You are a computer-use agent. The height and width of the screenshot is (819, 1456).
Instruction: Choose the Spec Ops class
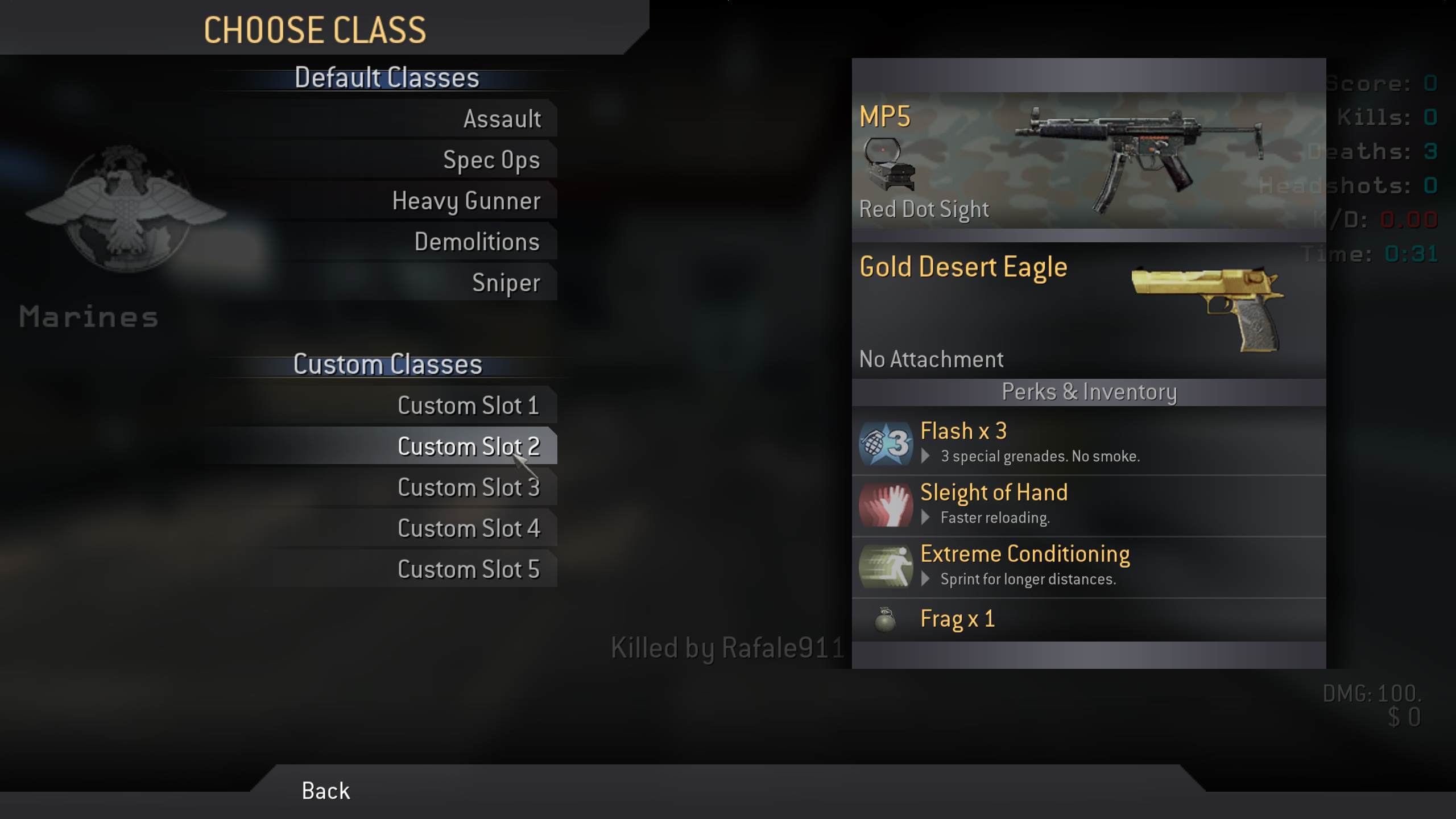(491, 160)
